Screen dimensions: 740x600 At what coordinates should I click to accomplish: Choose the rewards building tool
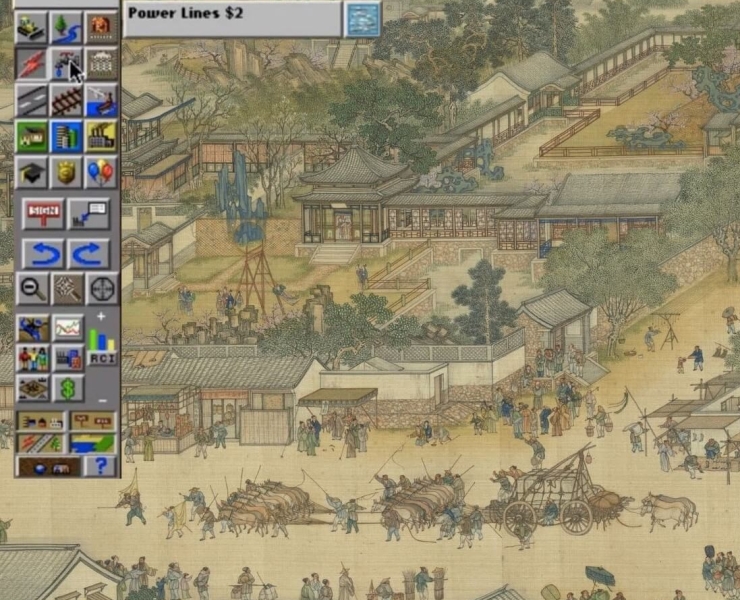pos(100,62)
